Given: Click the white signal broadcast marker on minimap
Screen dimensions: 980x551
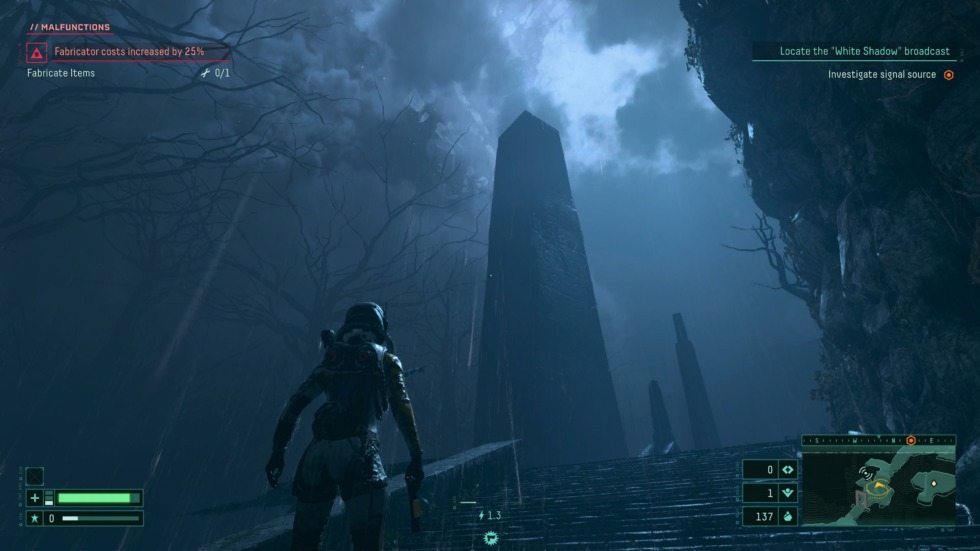Looking at the screenshot, I should (x=864, y=472).
